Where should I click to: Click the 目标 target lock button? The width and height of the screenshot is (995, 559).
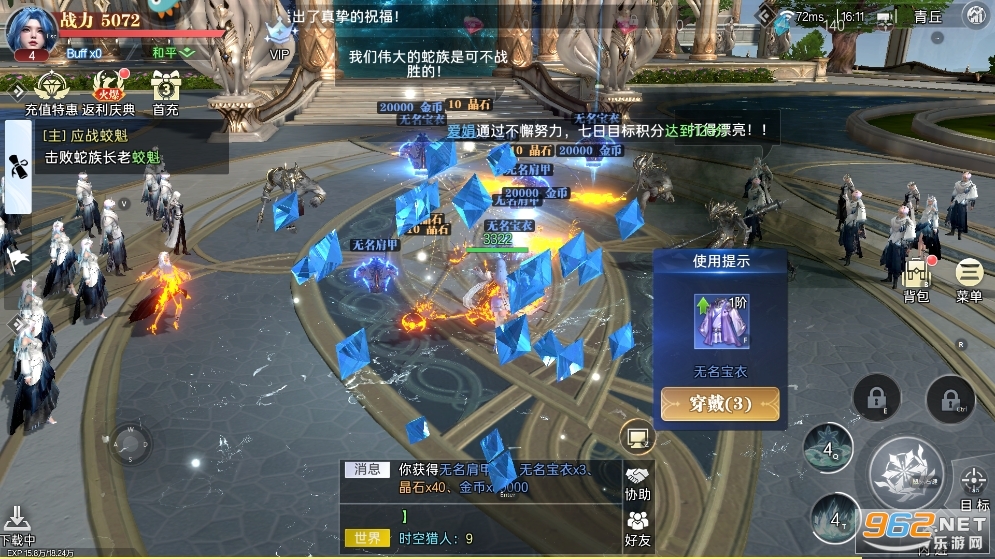[973, 487]
